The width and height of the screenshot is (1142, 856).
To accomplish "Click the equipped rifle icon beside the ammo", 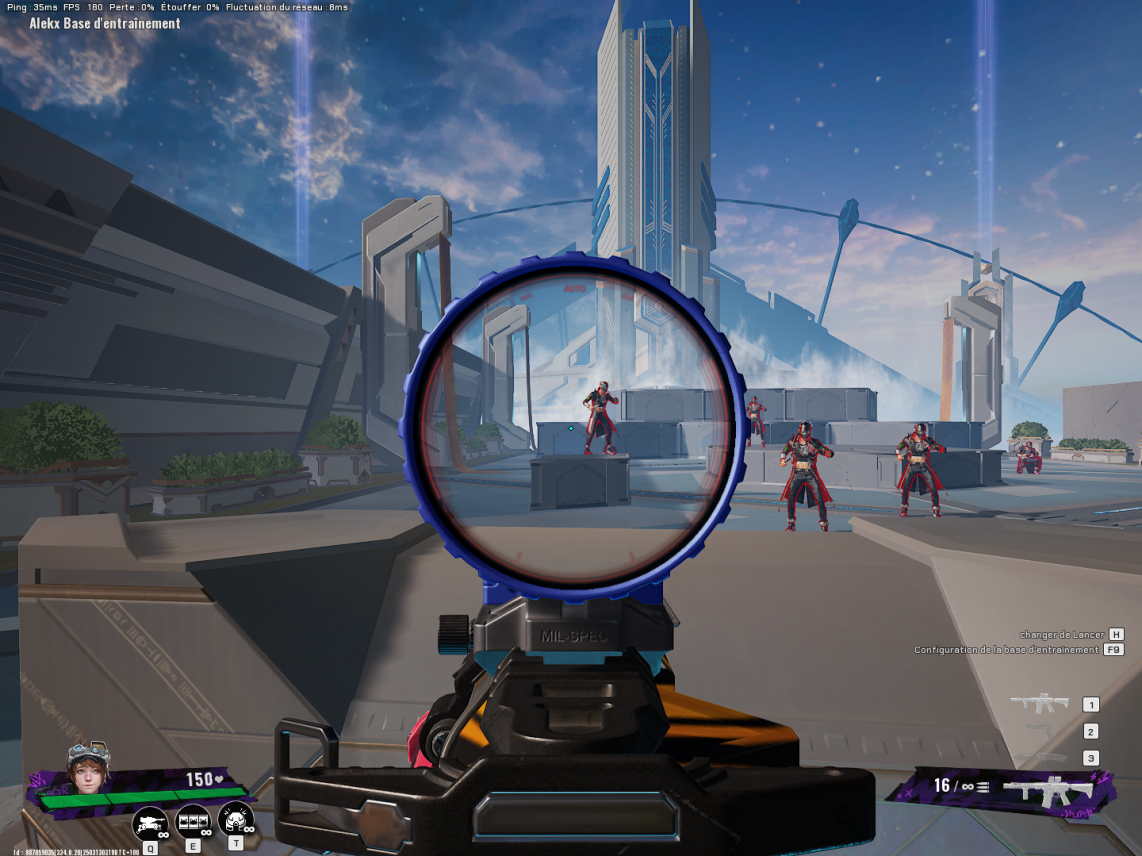I will (x=1048, y=791).
